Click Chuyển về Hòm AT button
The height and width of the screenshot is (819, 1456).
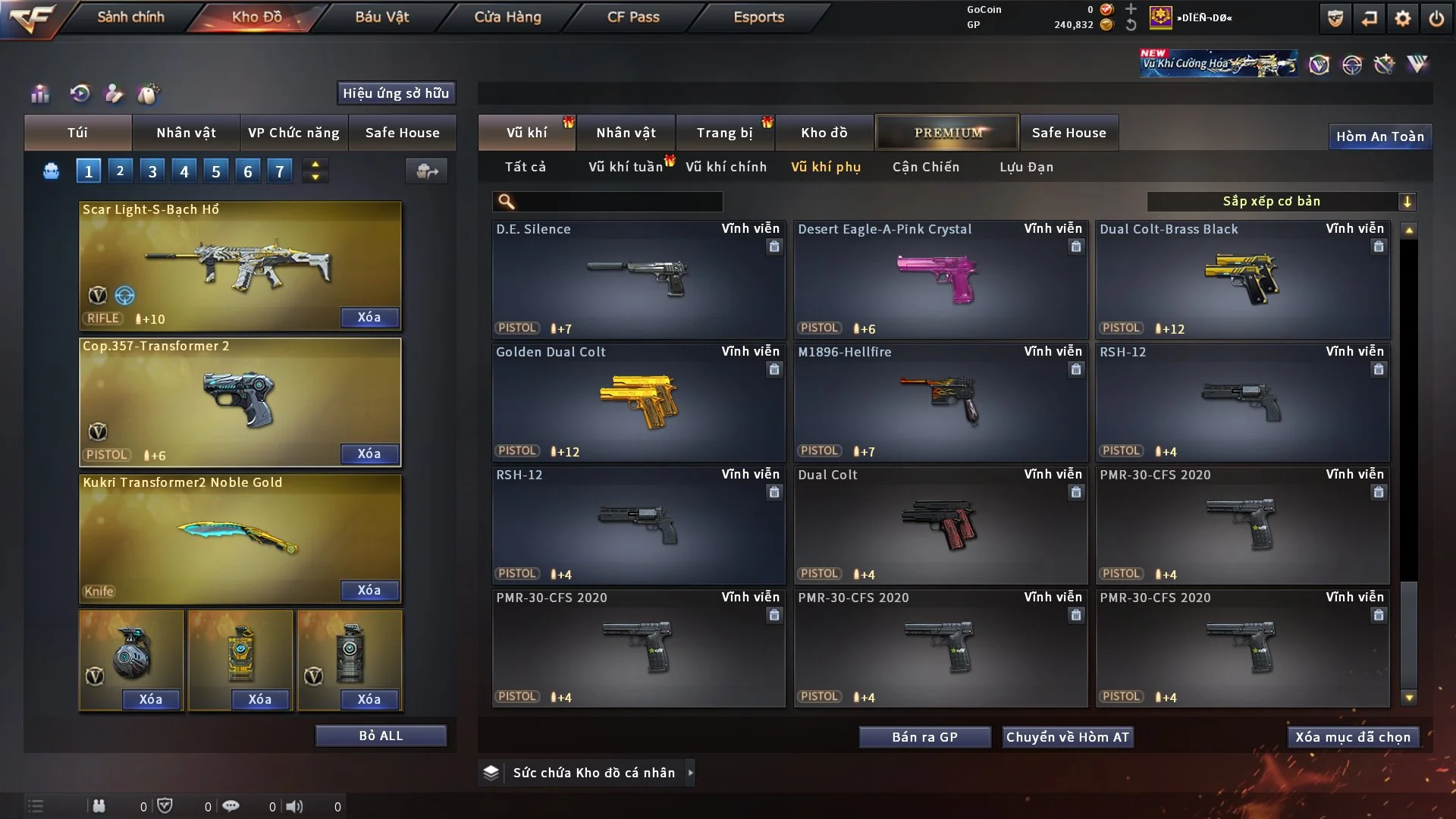[1068, 737]
